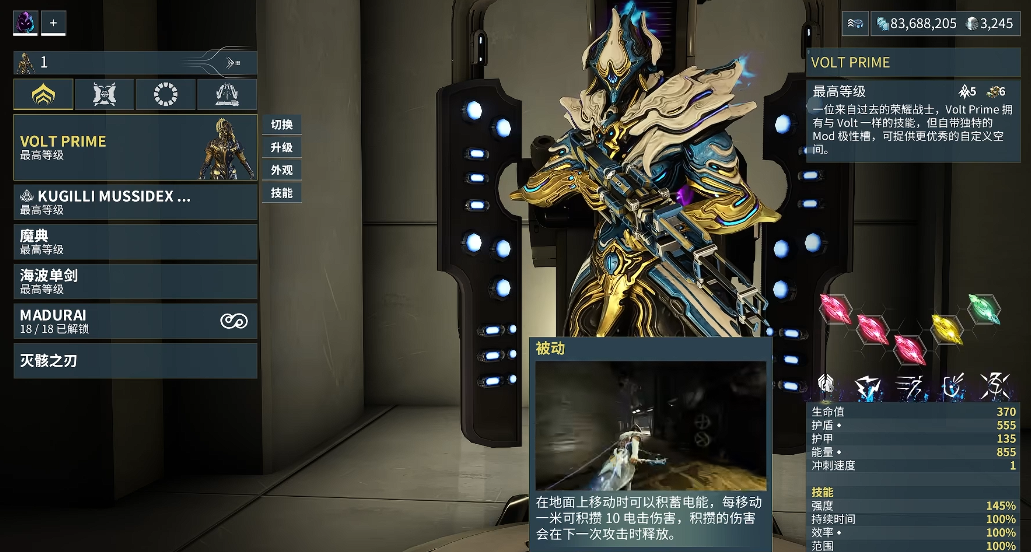
Task: Click the 切换 (switch) button
Action: (x=281, y=125)
